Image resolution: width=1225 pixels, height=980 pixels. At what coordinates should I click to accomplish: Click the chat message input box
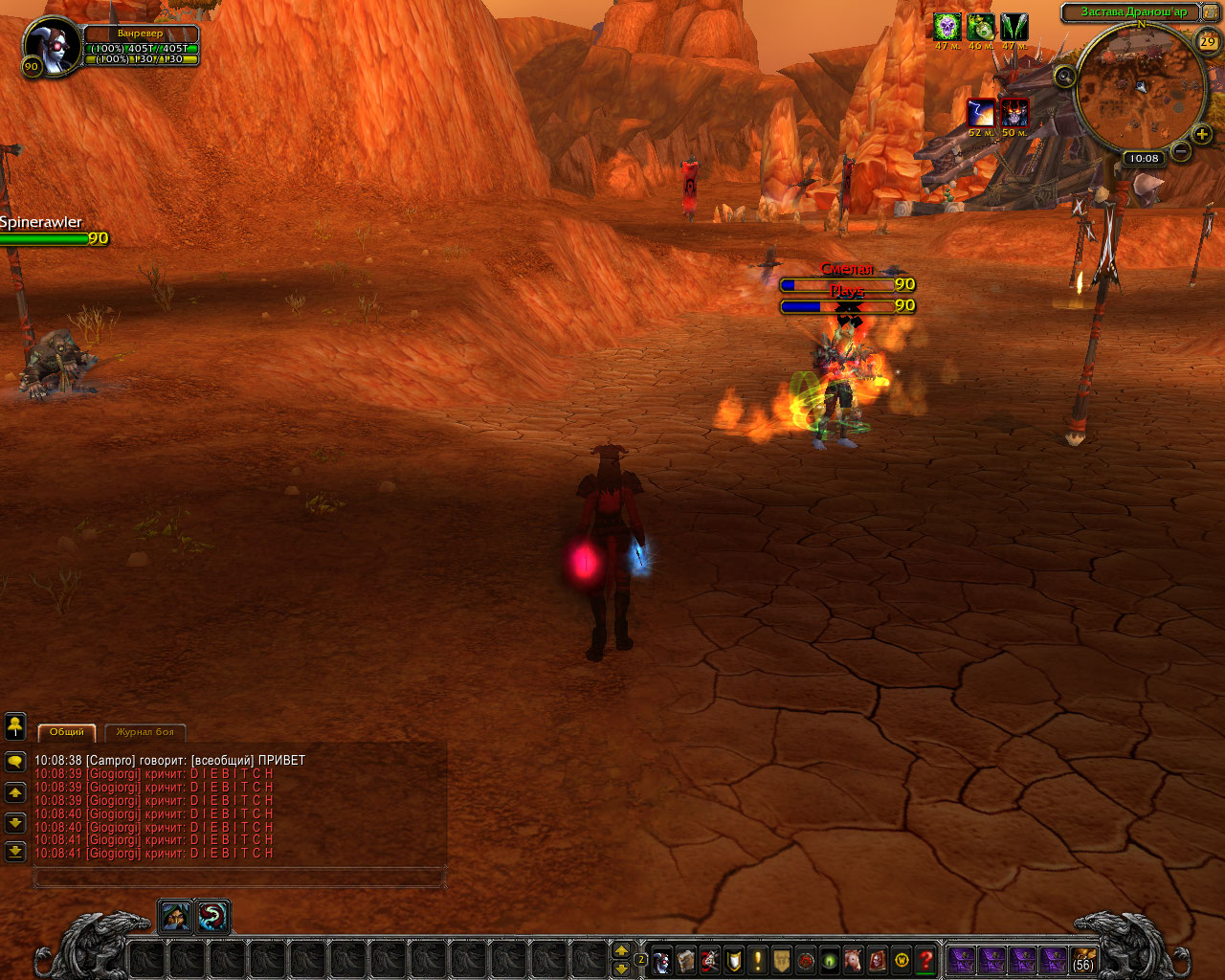[x=239, y=876]
